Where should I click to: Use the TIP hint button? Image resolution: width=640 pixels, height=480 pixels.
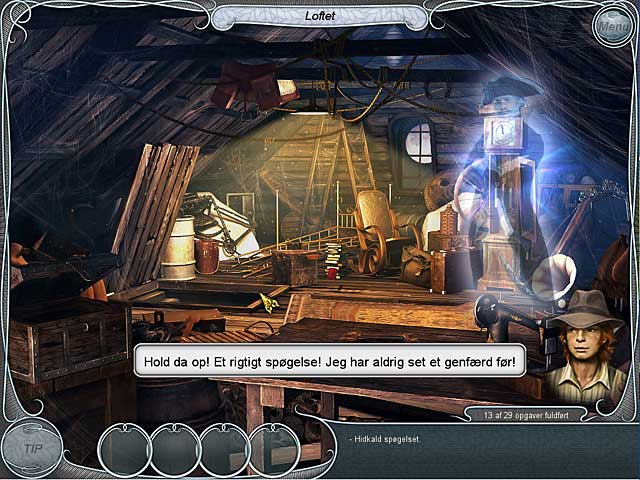pyautogui.click(x=33, y=449)
